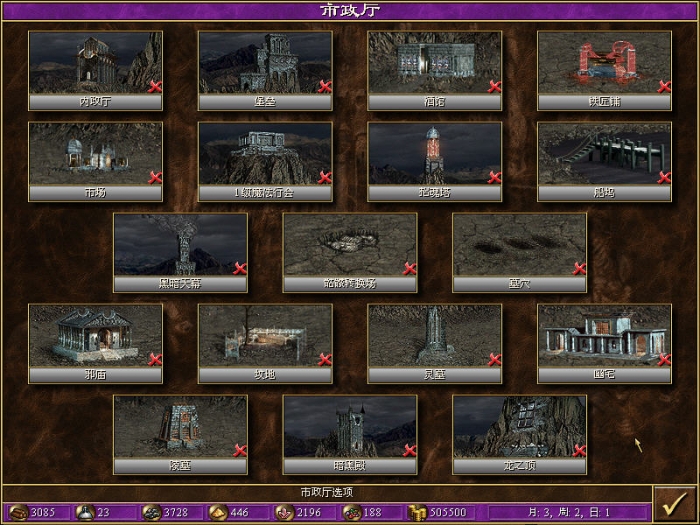Select the 市政厅 town hall building tile
700x525 pixels.
pos(95,63)
